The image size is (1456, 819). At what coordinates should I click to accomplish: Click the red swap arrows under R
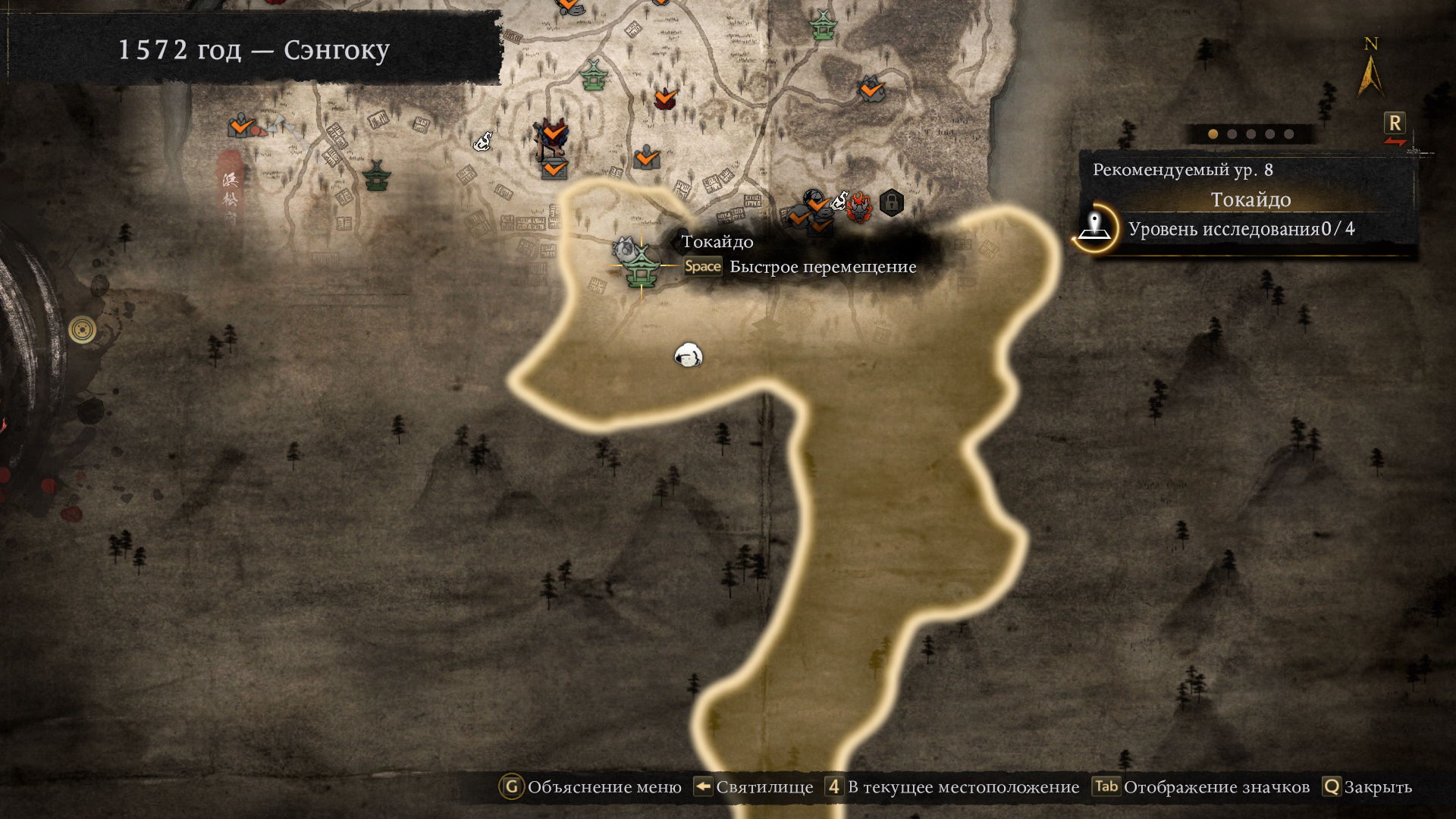point(1395,142)
